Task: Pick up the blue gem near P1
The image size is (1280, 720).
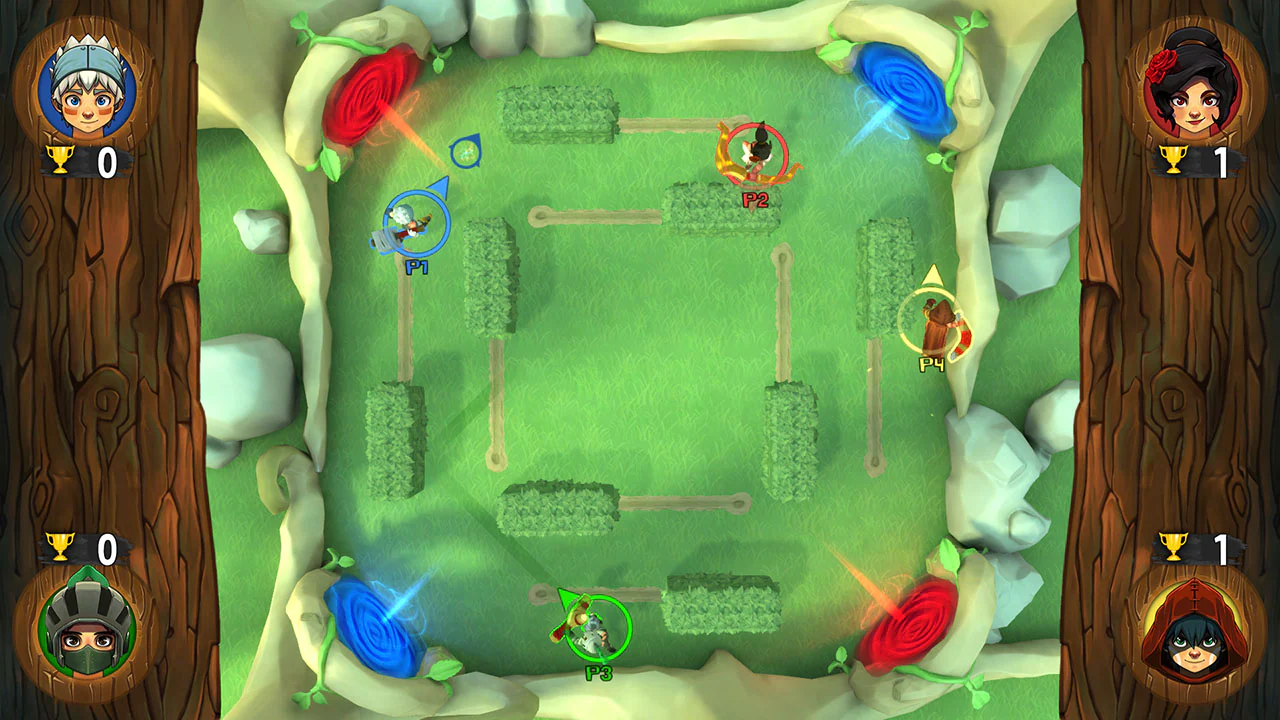Action: click(465, 152)
